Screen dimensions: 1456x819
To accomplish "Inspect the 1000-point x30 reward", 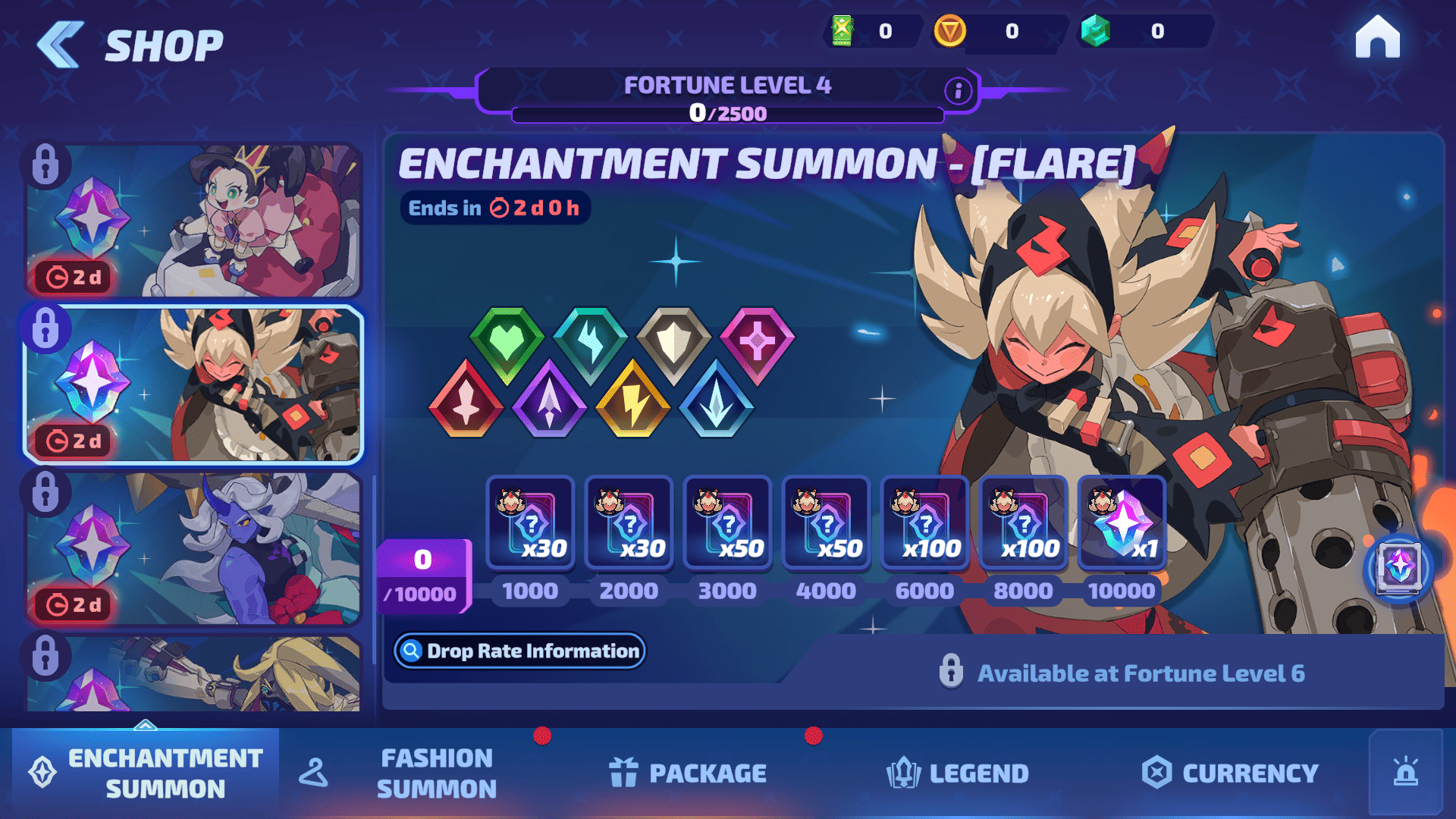I will pos(530,523).
